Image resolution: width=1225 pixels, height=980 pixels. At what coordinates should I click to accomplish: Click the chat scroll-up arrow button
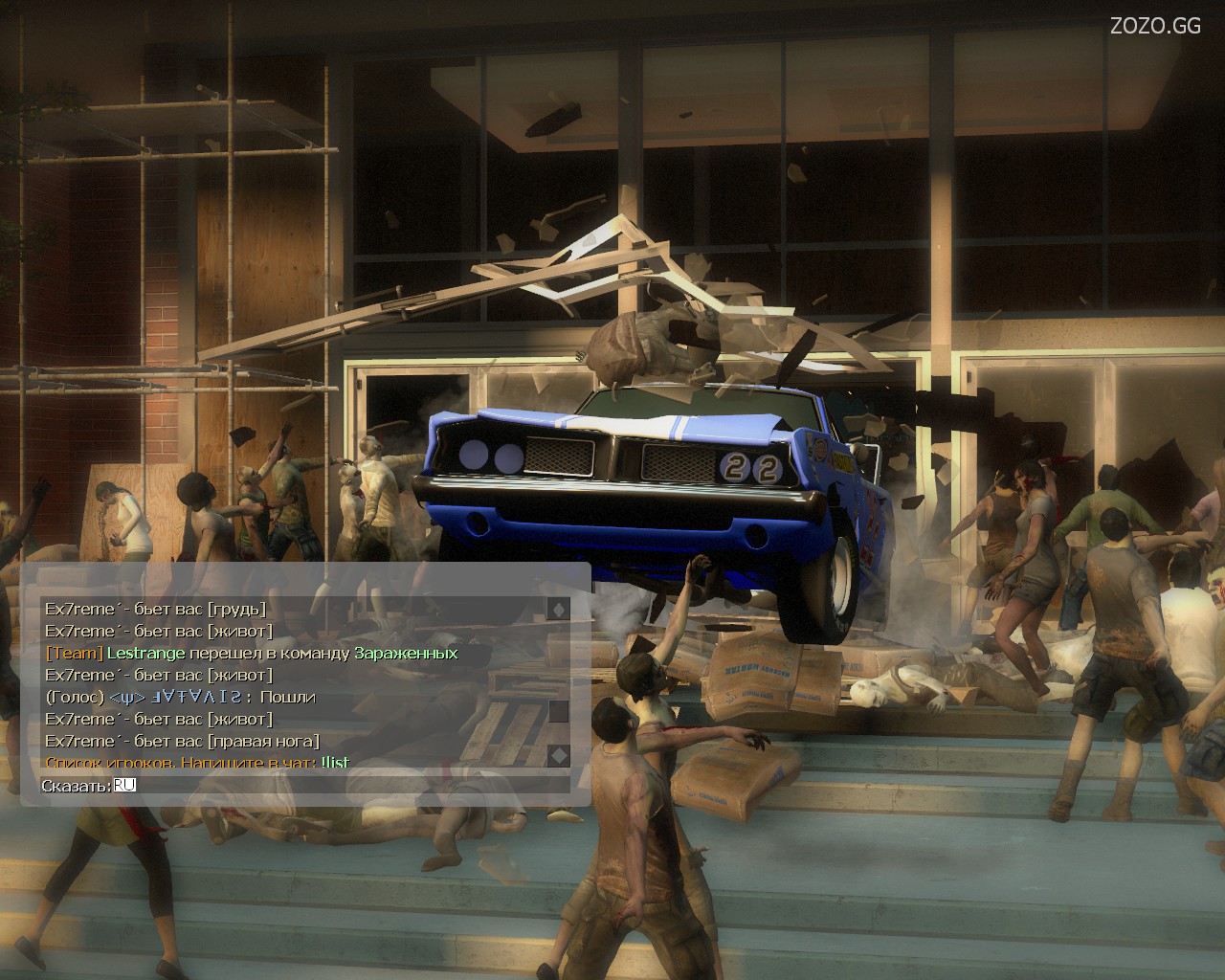[558, 609]
